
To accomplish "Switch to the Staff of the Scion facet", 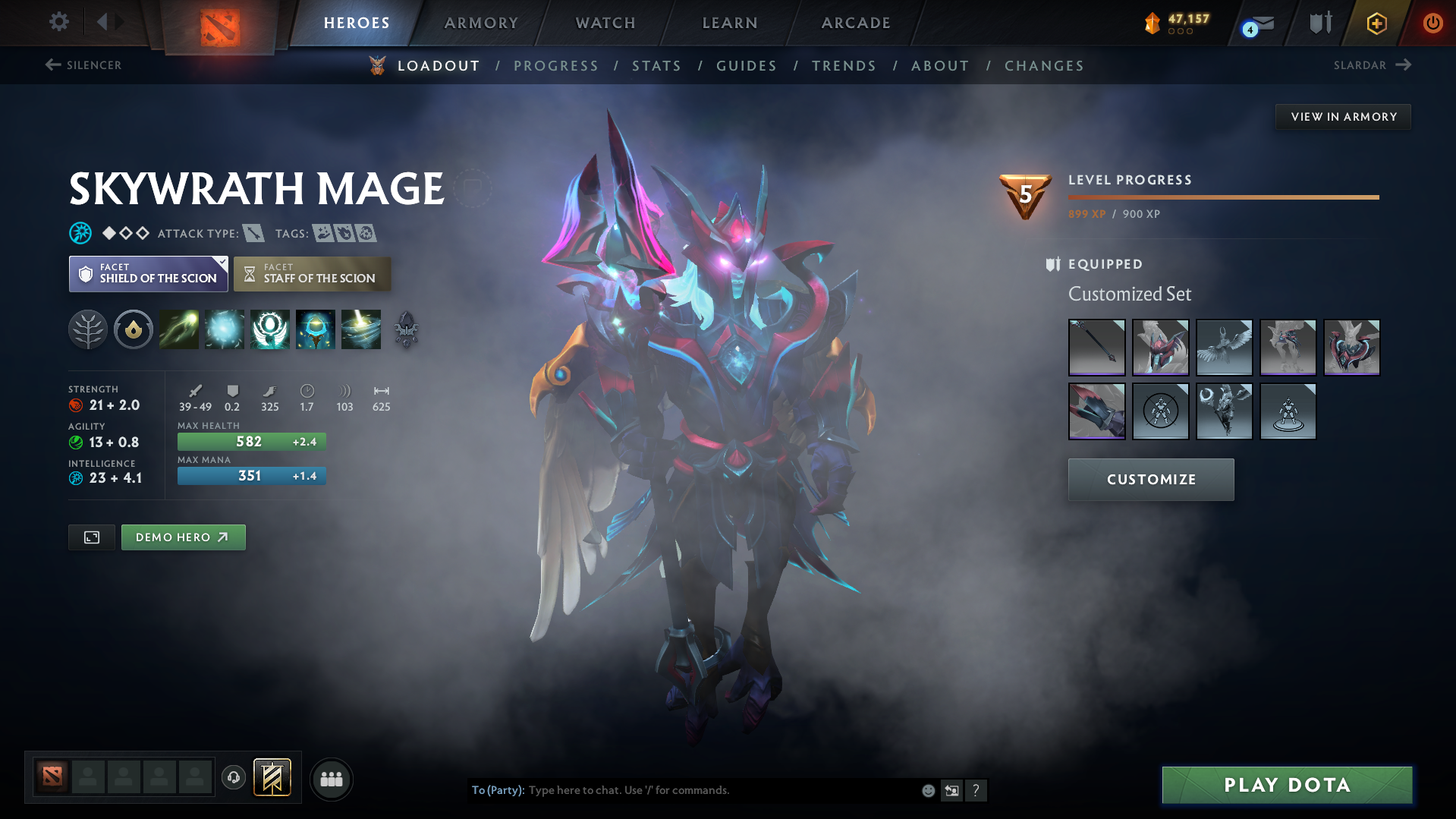I will [x=312, y=273].
